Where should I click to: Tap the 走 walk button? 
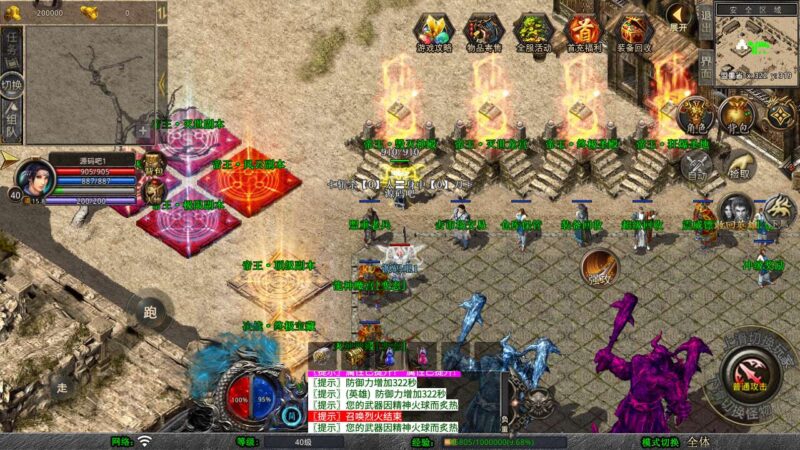63,388
